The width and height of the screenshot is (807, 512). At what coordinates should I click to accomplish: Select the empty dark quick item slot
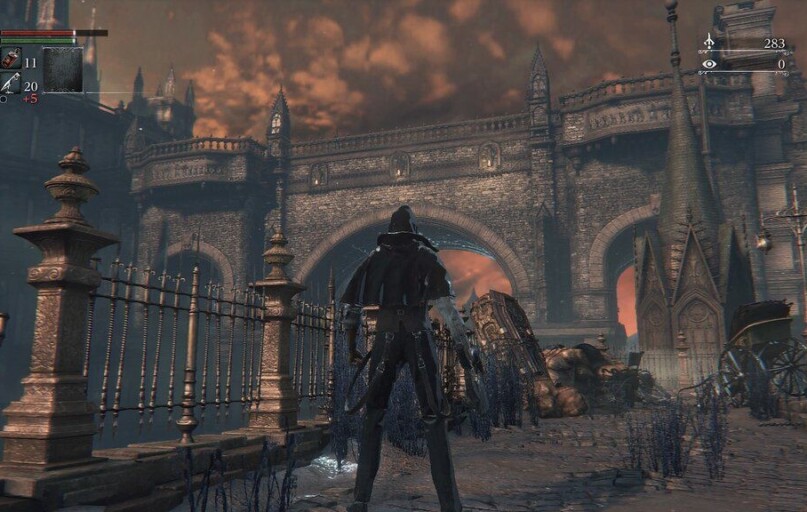[62, 70]
